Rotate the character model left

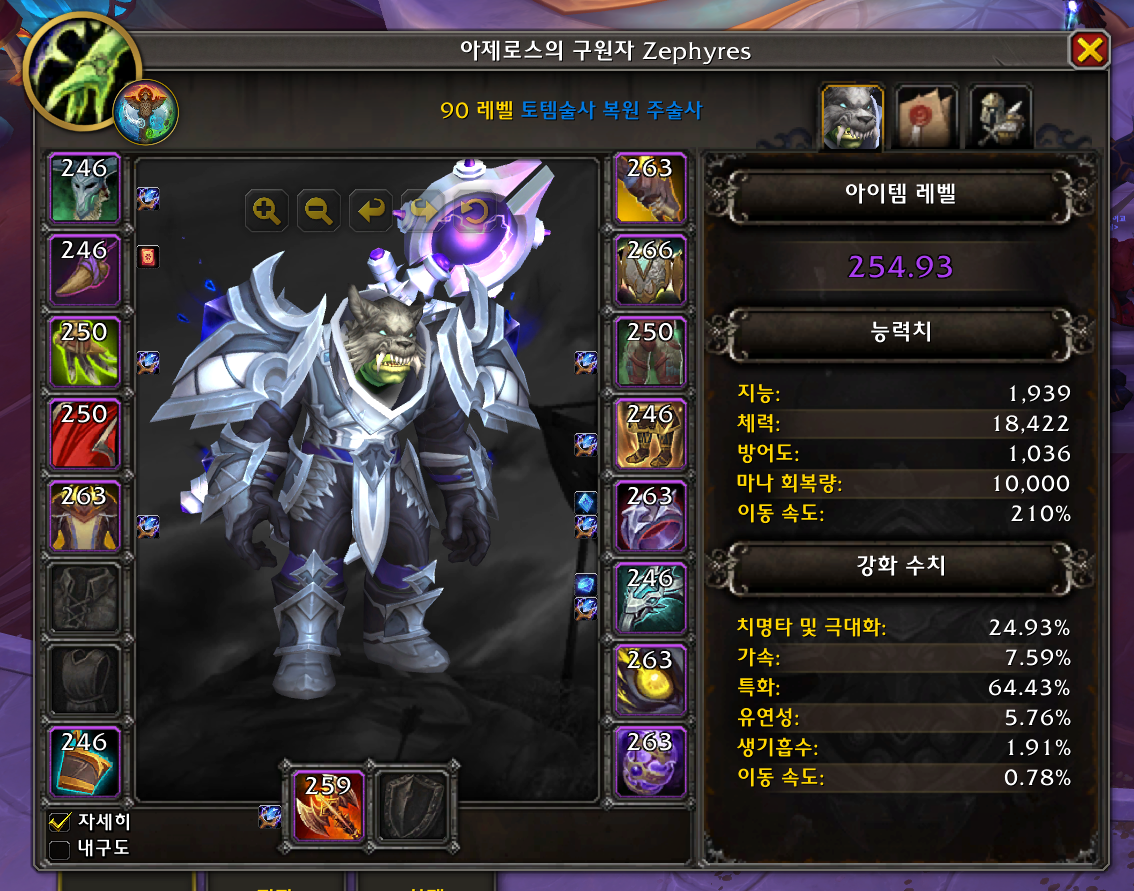(371, 210)
